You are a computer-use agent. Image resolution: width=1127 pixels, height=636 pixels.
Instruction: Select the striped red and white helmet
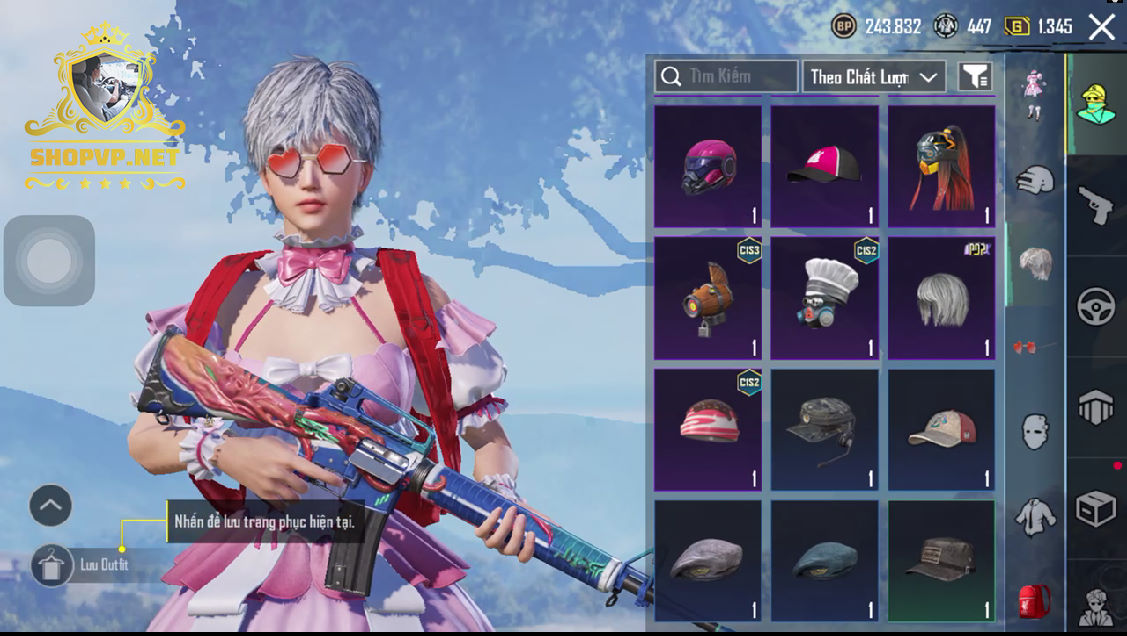click(x=708, y=430)
